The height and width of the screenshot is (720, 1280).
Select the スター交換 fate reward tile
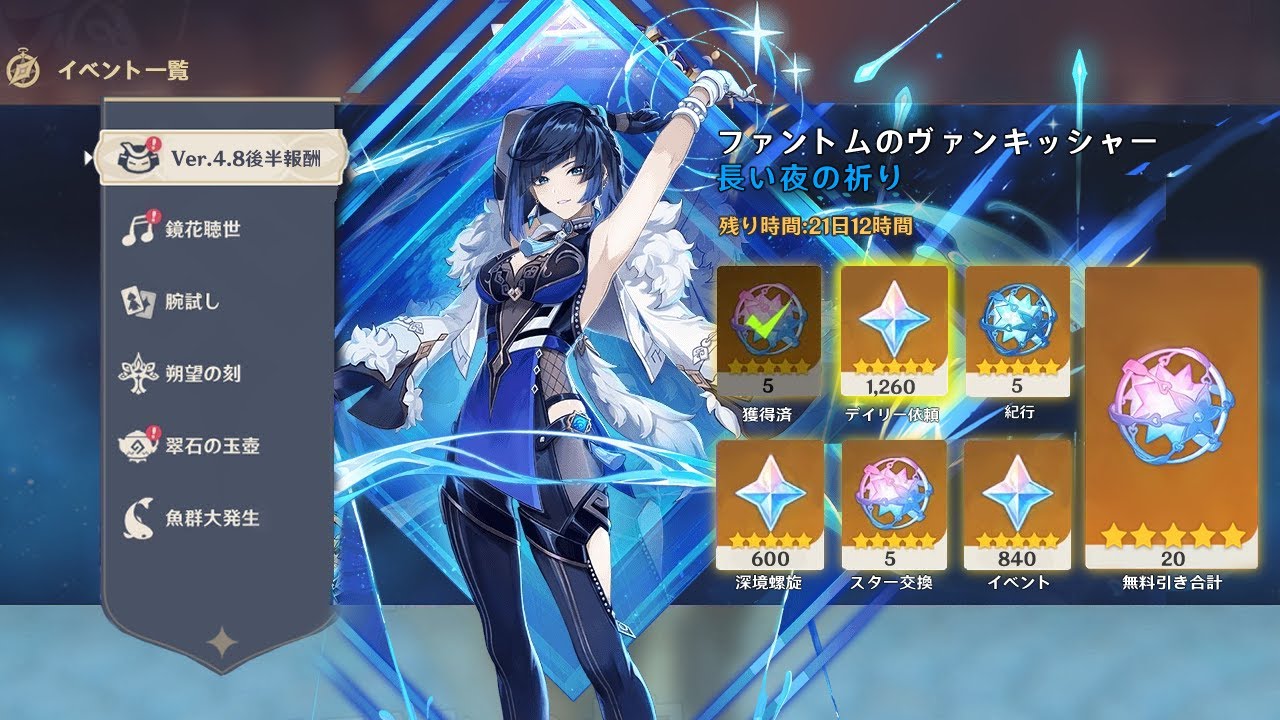pyautogui.click(x=894, y=506)
